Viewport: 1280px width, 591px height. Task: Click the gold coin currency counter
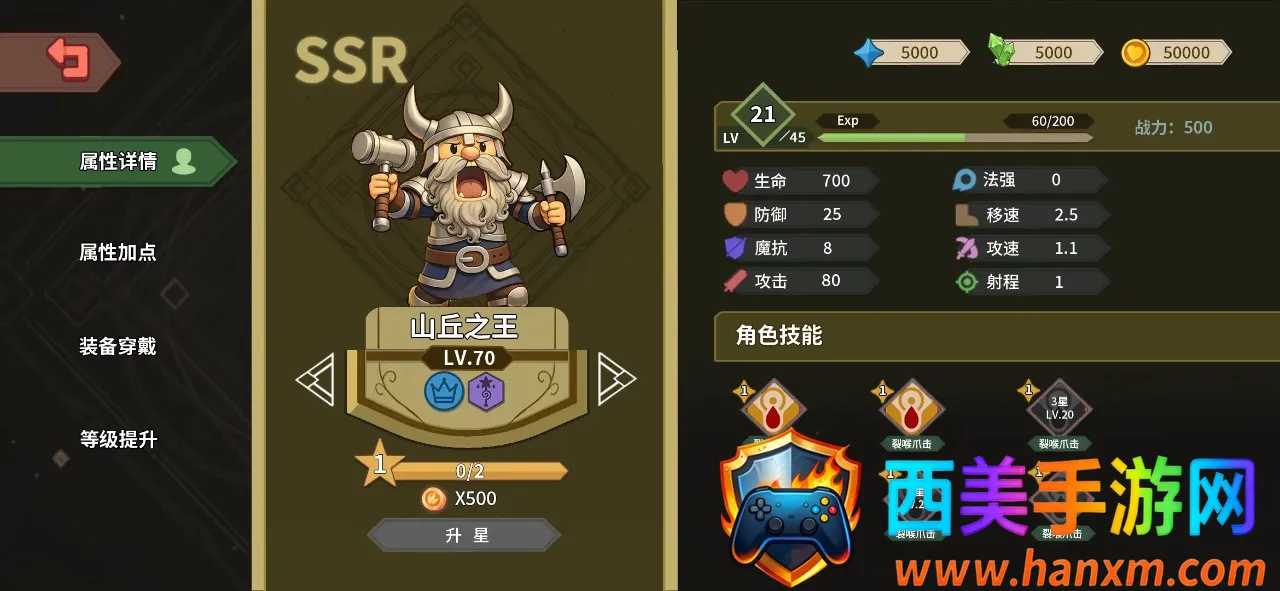pos(1176,53)
